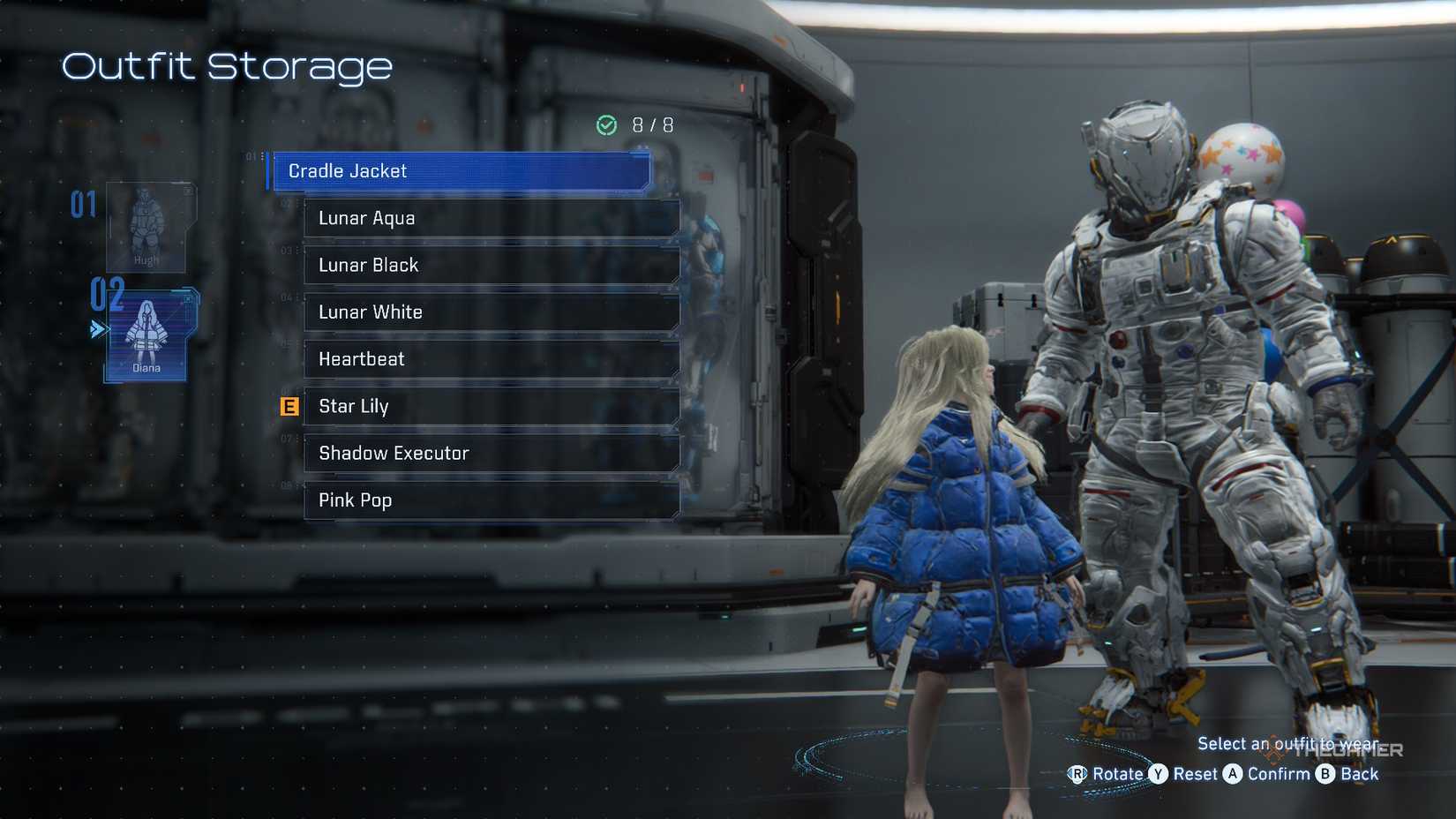
Task: Click the X icon on Hugh's portrait card
Action: (187, 191)
